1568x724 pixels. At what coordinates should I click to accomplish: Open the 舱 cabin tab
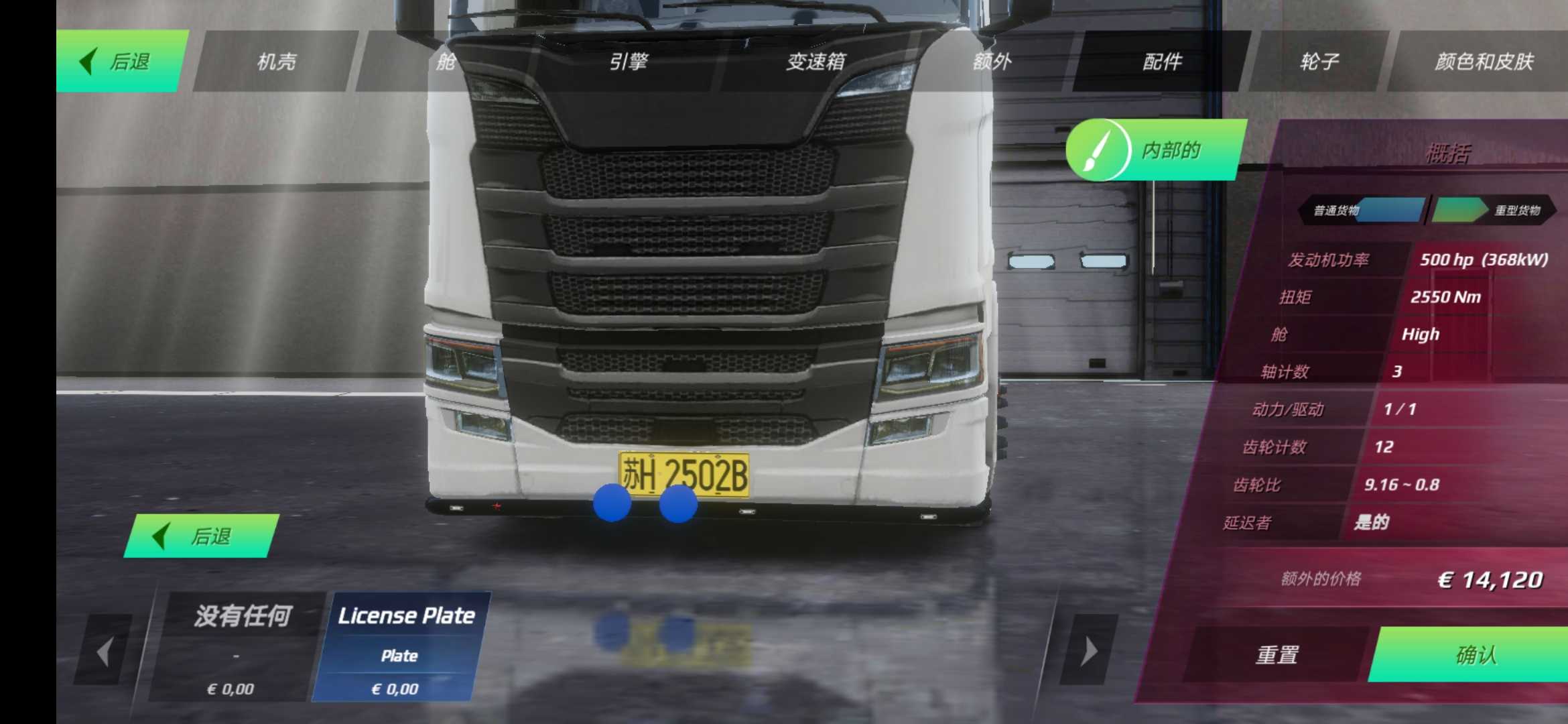coord(445,62)
